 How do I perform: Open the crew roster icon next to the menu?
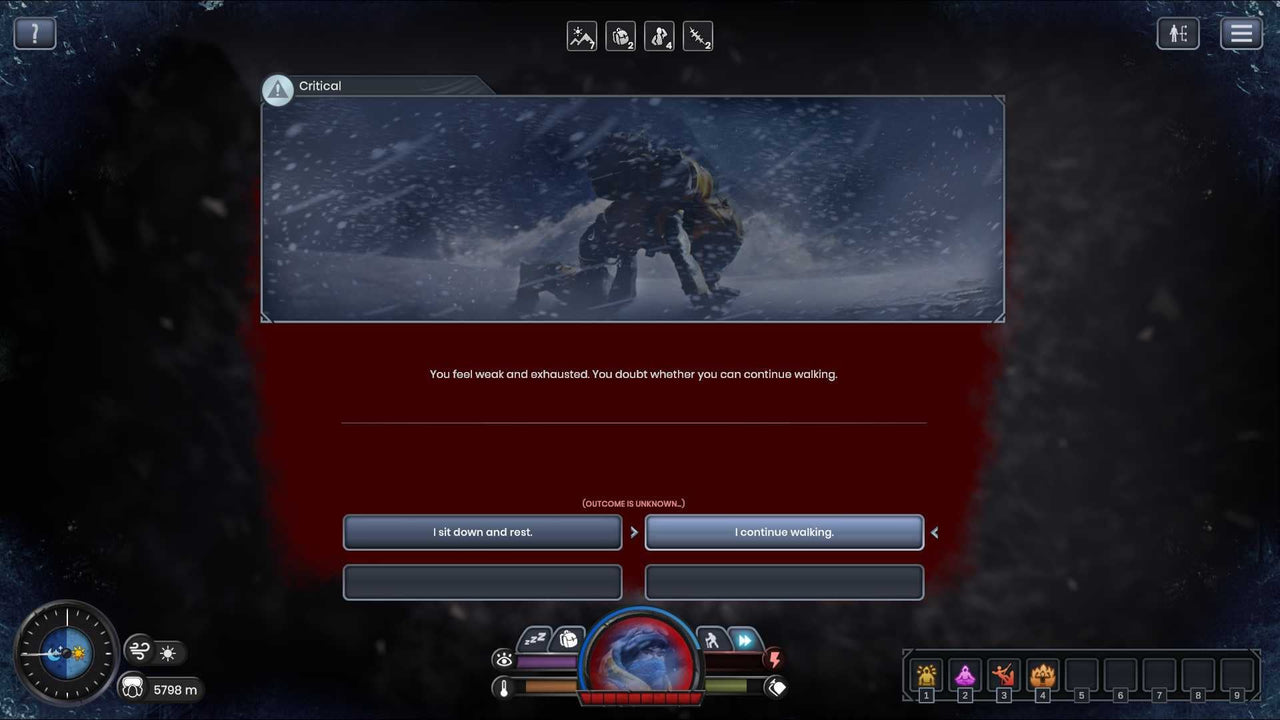click(x=1178, y=32)
